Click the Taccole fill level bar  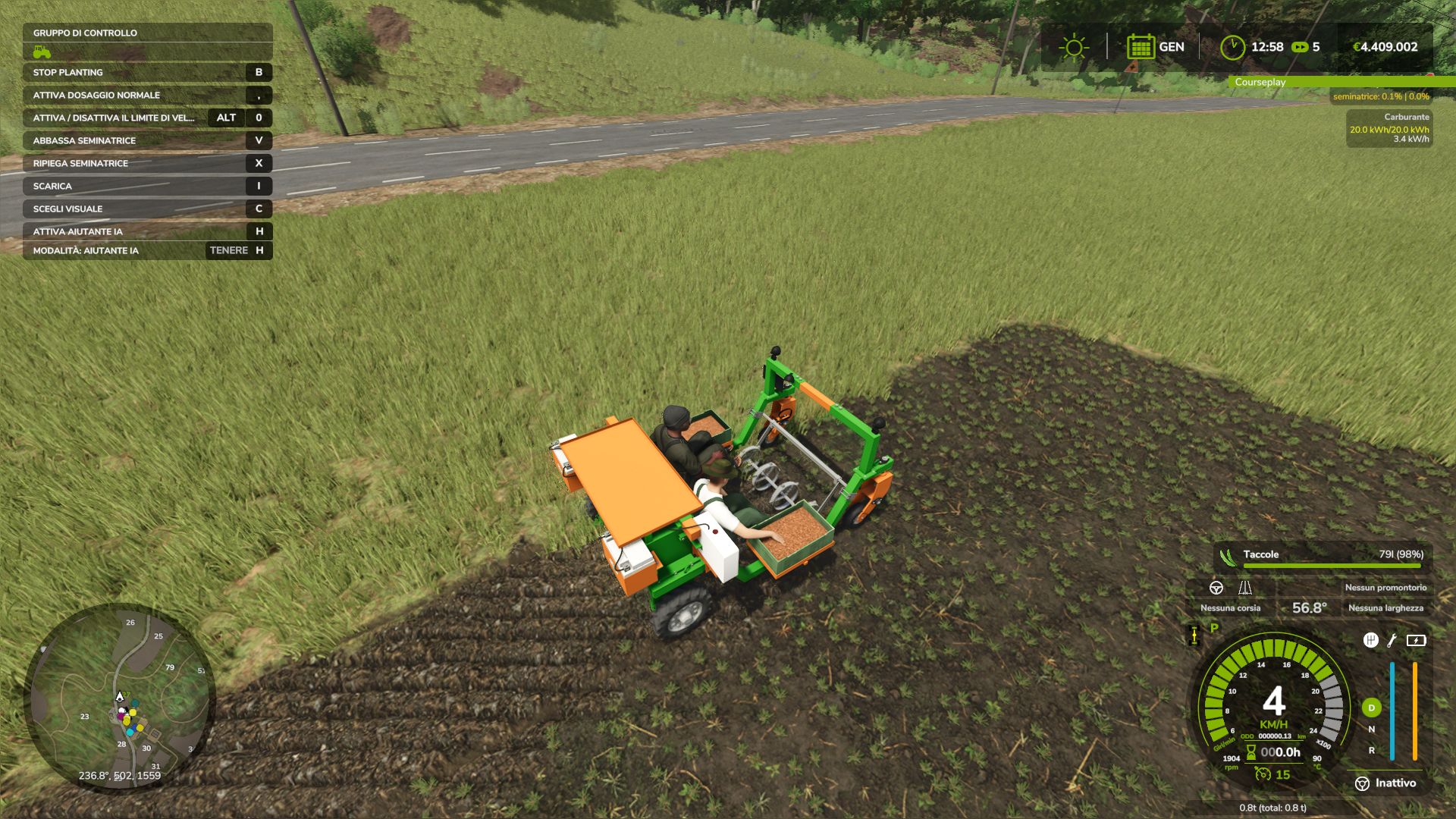tap(1332, 565)
